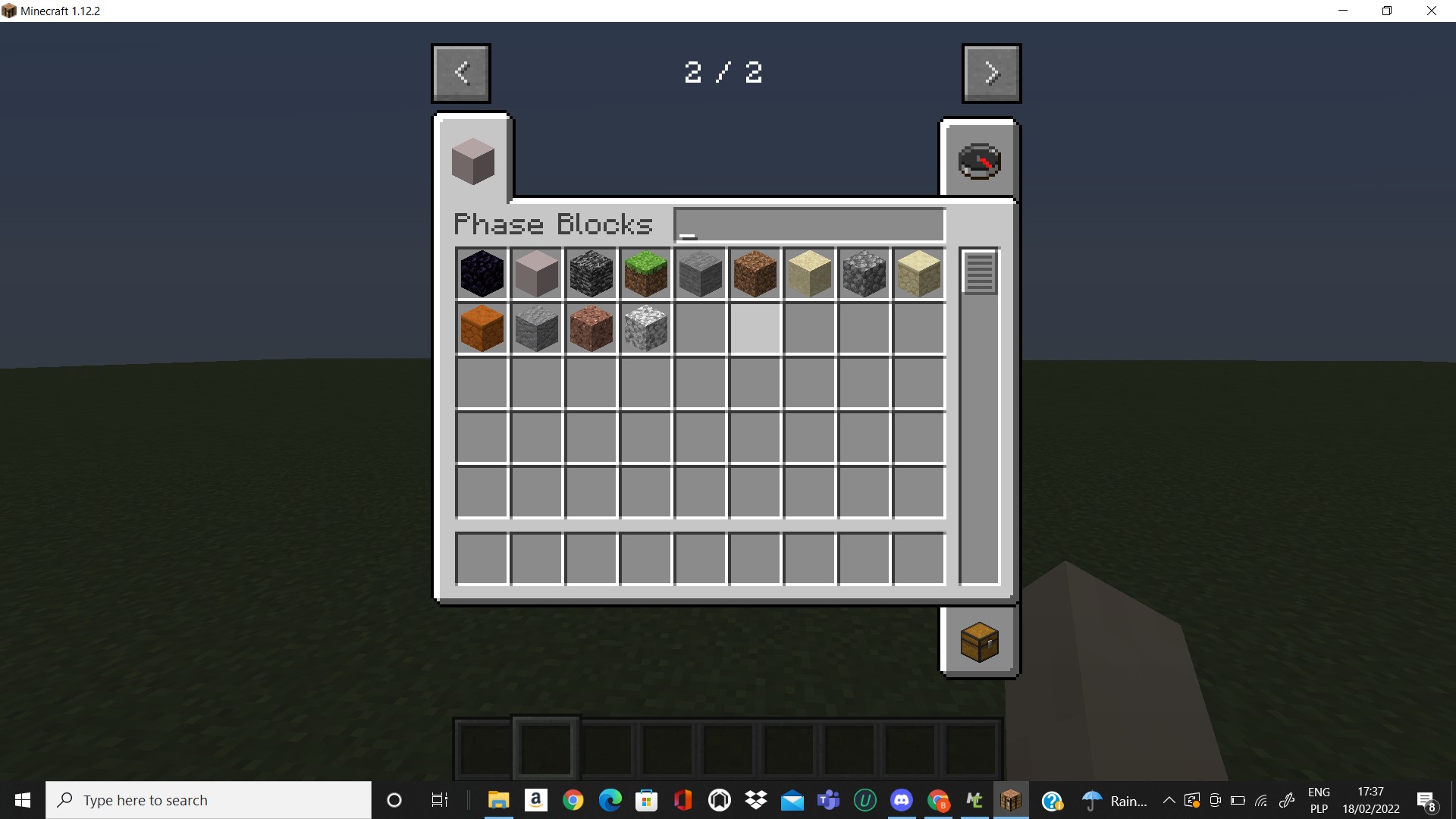Switch to the Phase Blocks creative tab
This screenshot has width=1456, height=819.
pos(472,160)
